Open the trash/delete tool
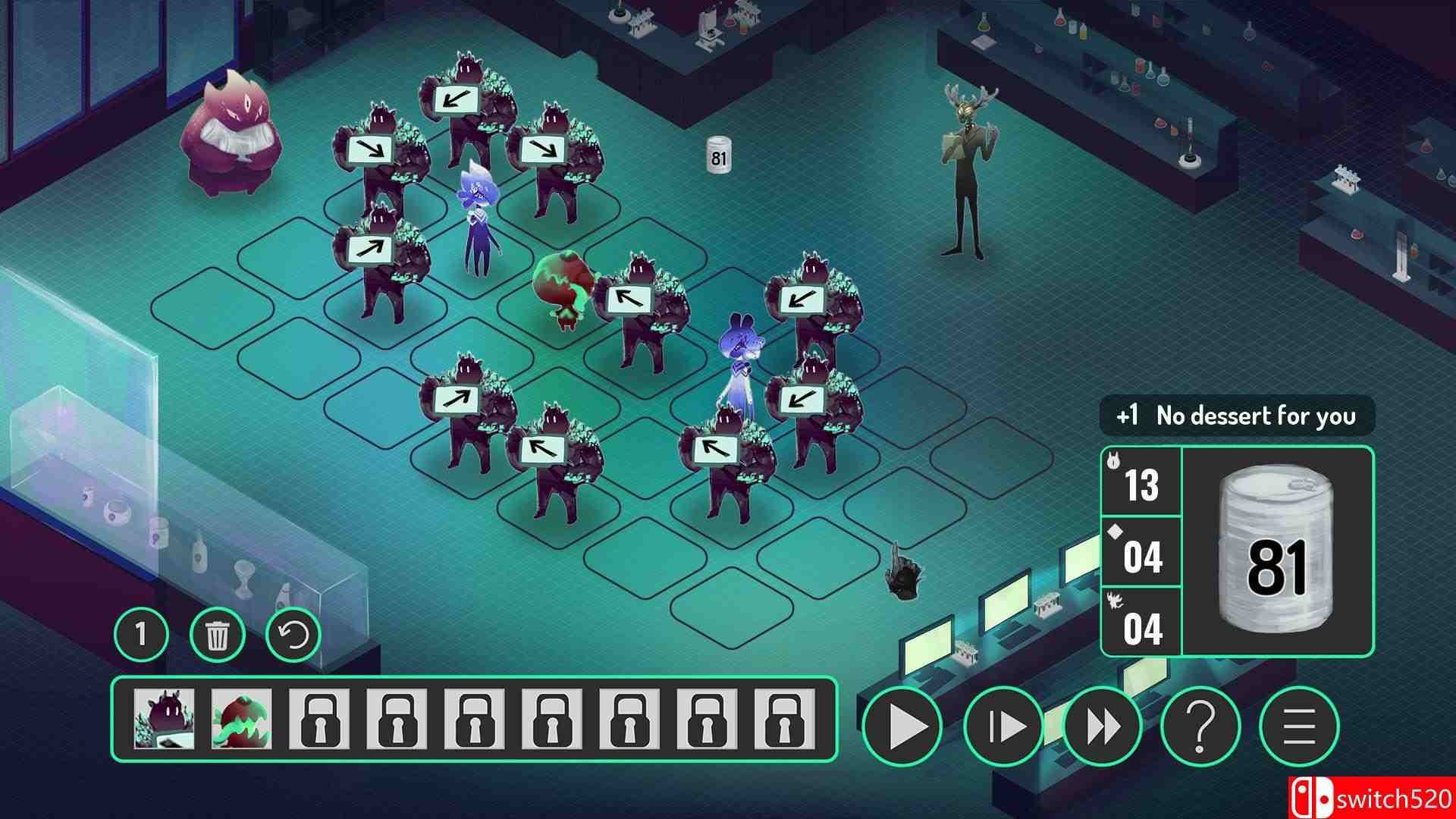 tap(219, 635)
